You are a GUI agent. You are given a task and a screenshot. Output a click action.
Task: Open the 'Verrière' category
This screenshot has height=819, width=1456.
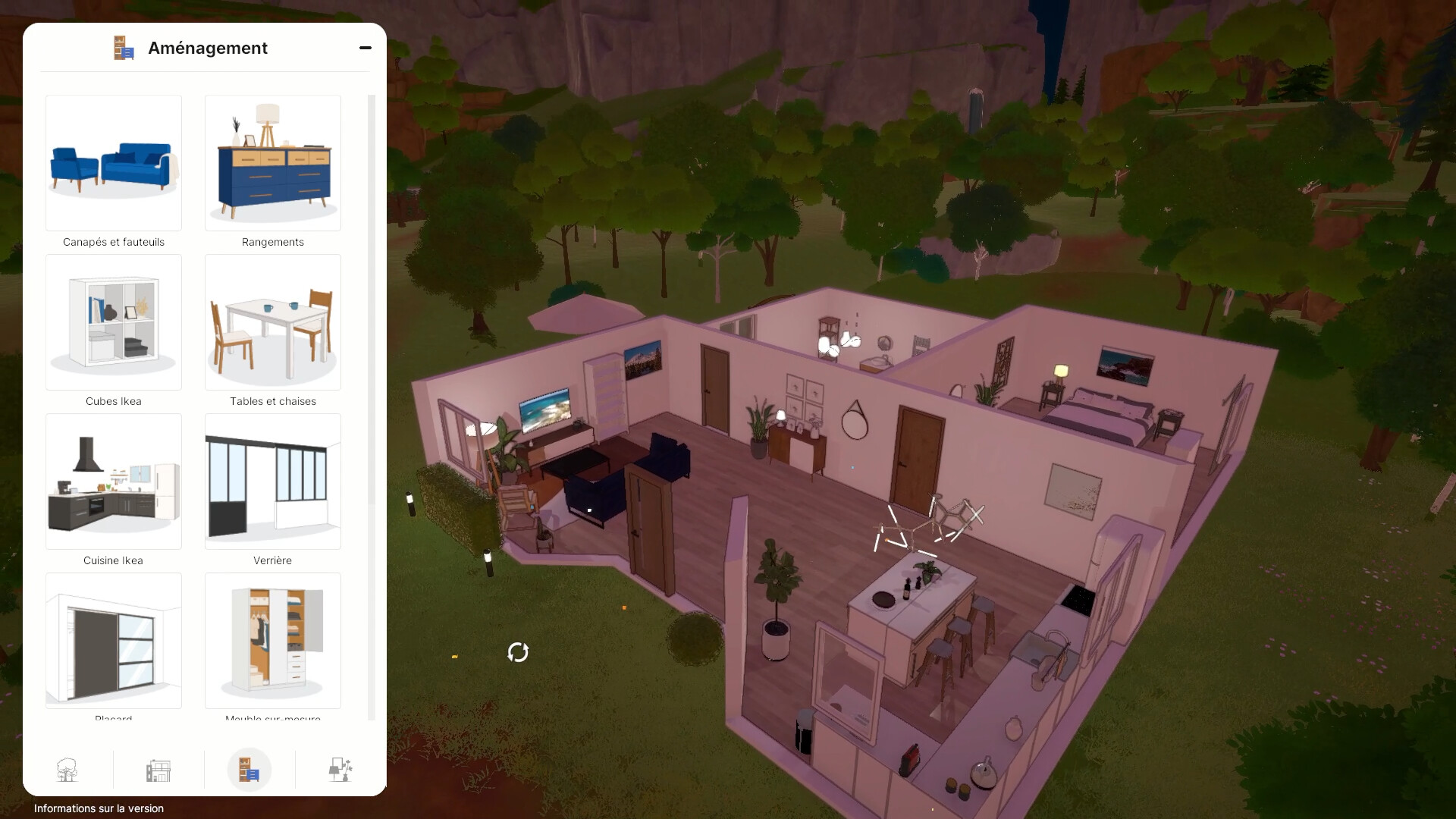(272, 482)
